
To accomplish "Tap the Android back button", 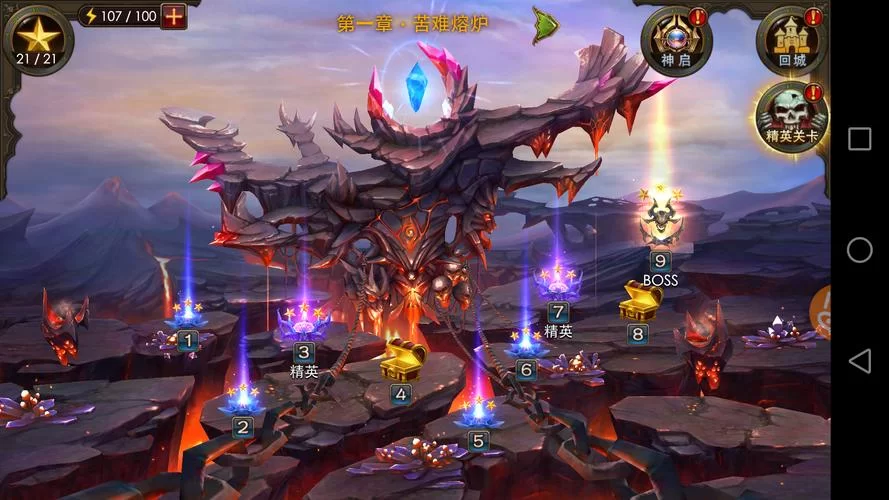I will click(x=859, y=361).
